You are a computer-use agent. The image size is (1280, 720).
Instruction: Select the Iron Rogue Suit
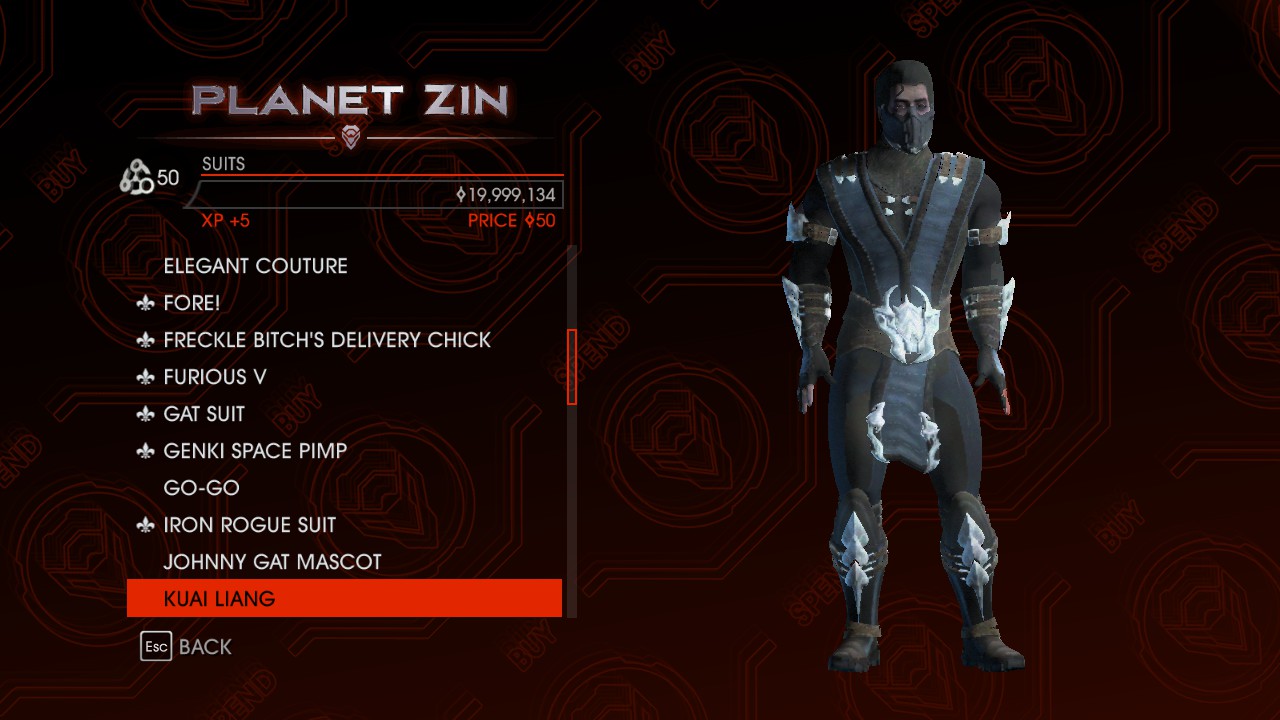click(249, 525)
